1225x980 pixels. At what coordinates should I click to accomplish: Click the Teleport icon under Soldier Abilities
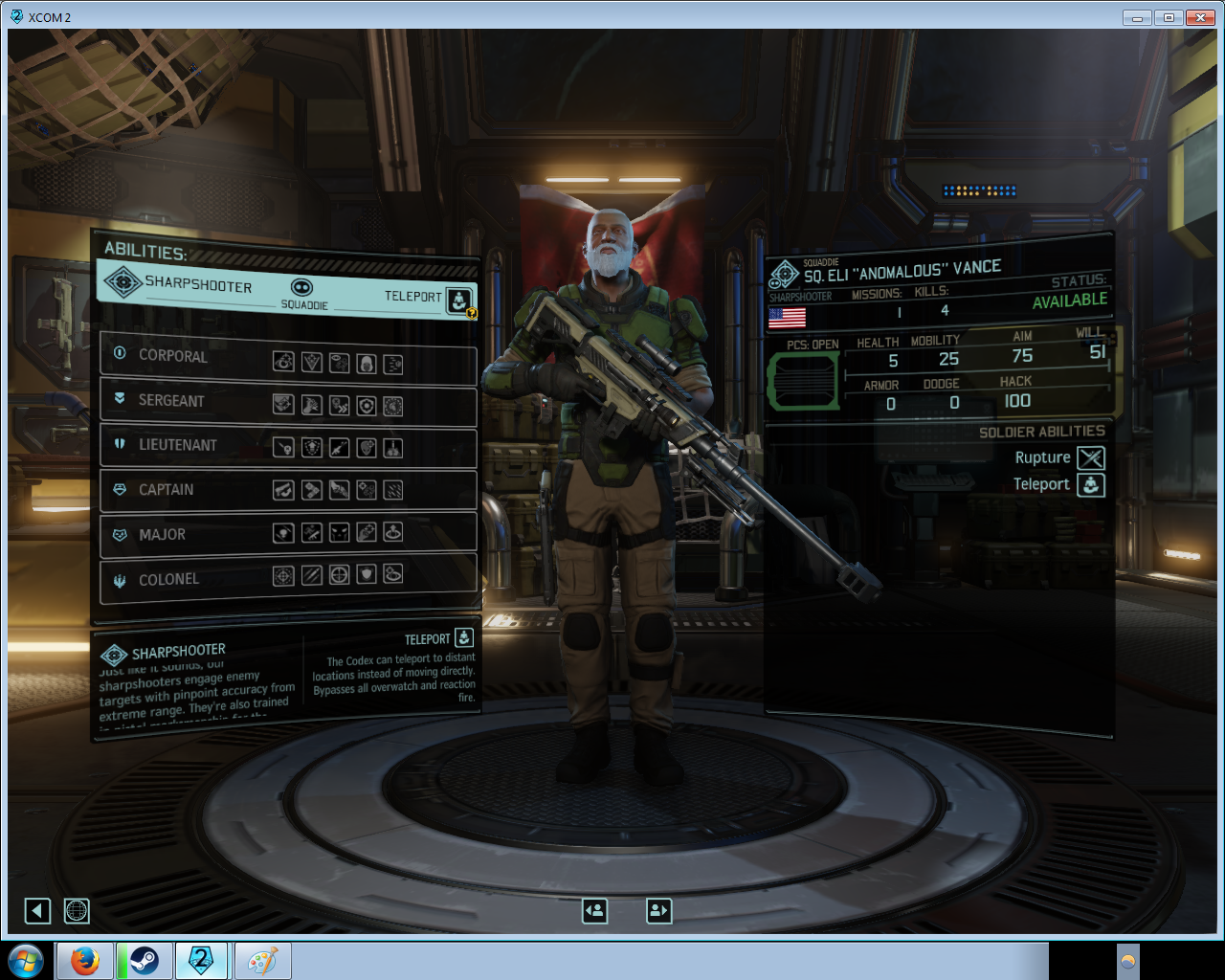pyautogui.click(x=1092, y=485)
